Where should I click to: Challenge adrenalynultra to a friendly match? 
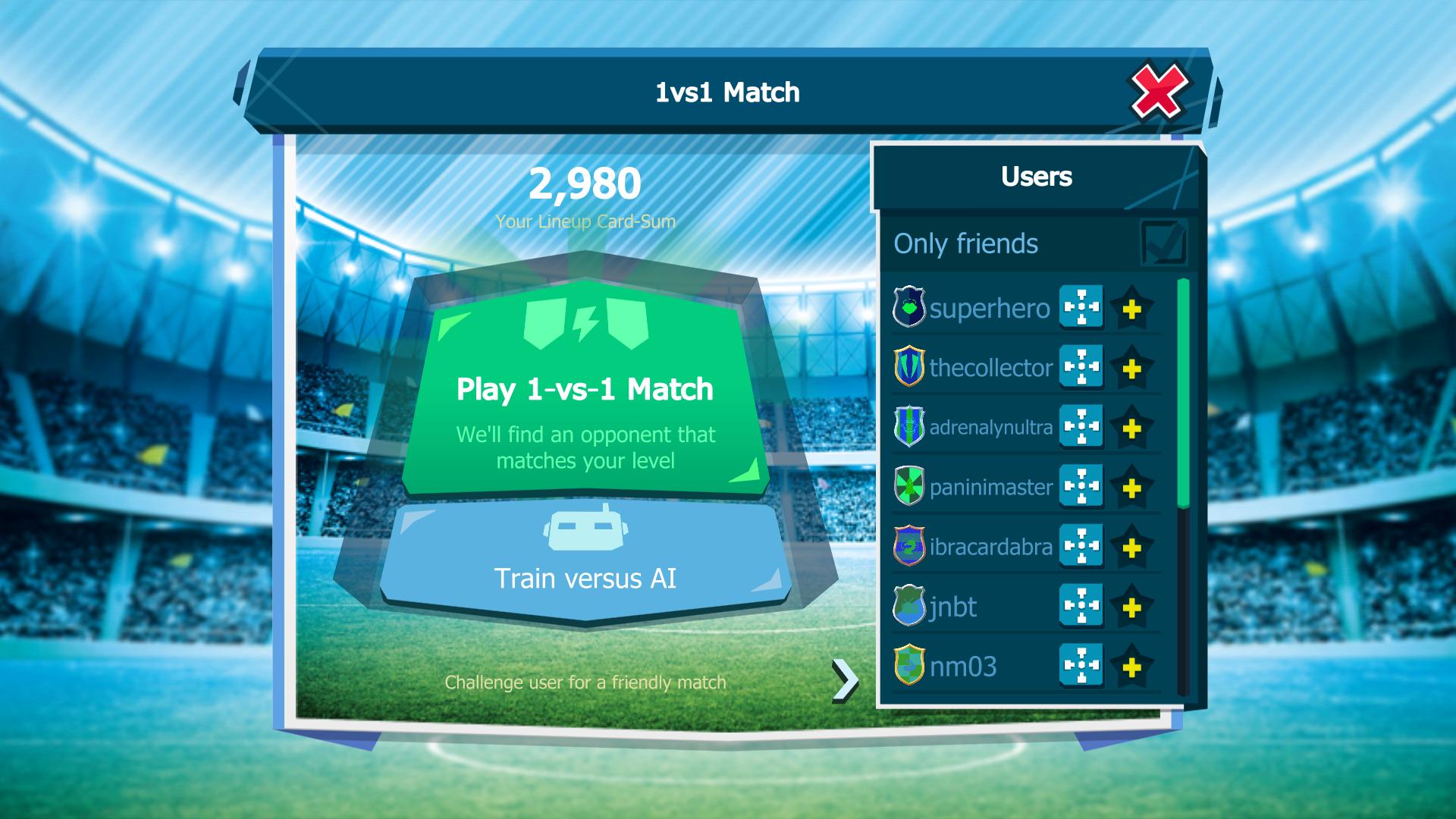(x=1081, y=427)
